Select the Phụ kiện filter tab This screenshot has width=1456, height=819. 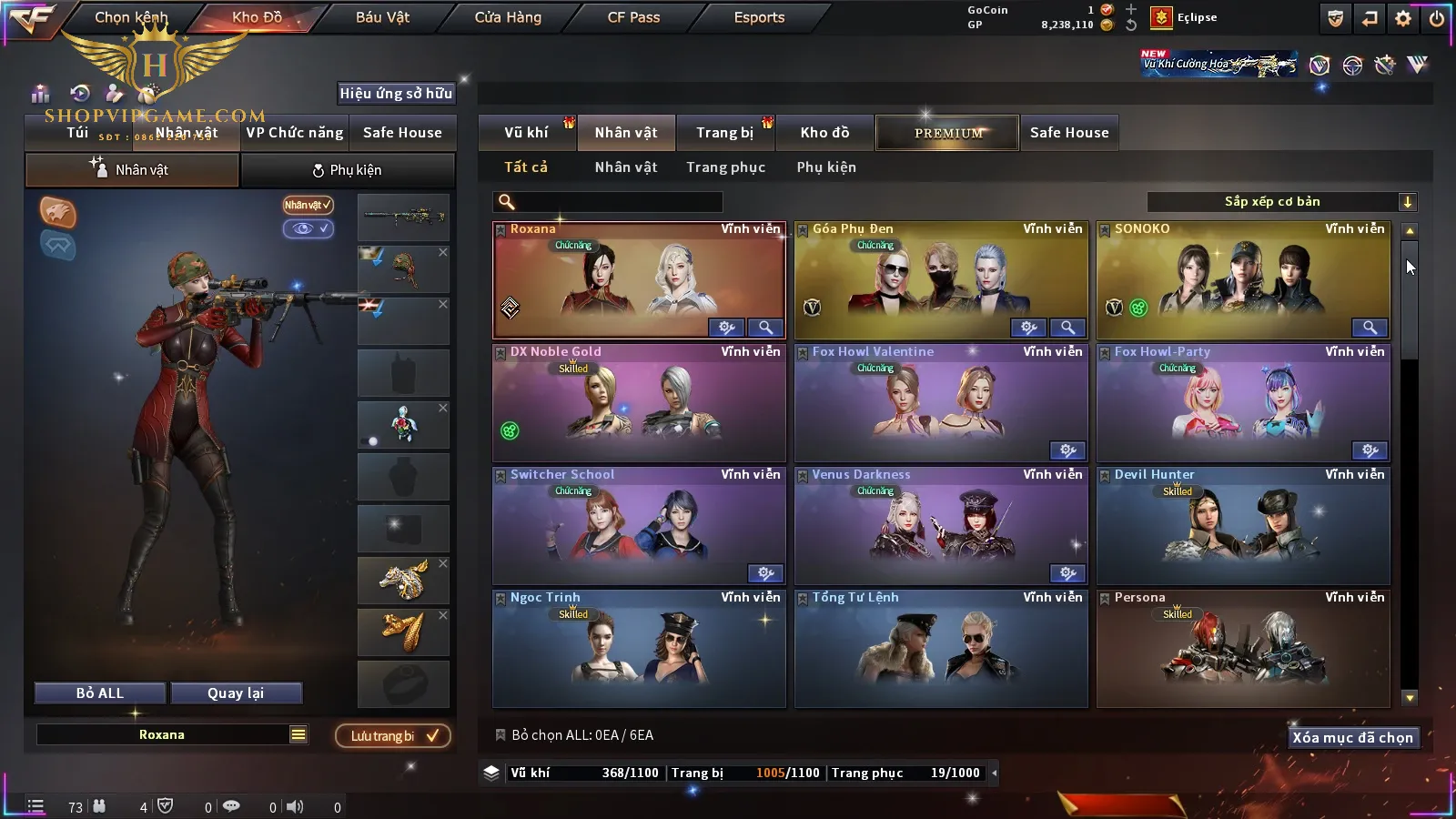(826, 167)
